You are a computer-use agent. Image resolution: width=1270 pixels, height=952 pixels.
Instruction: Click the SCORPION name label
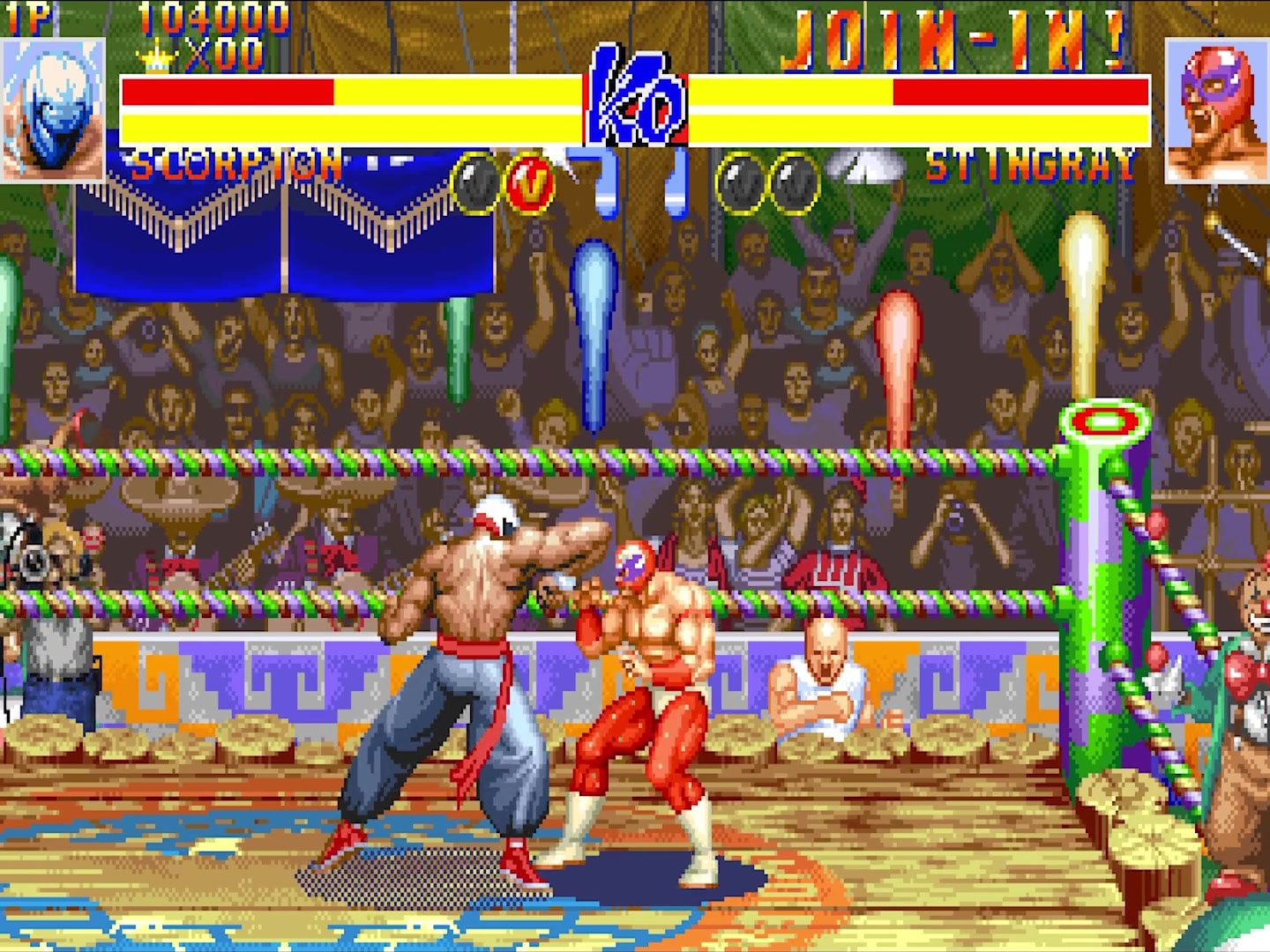coord(236,163)
